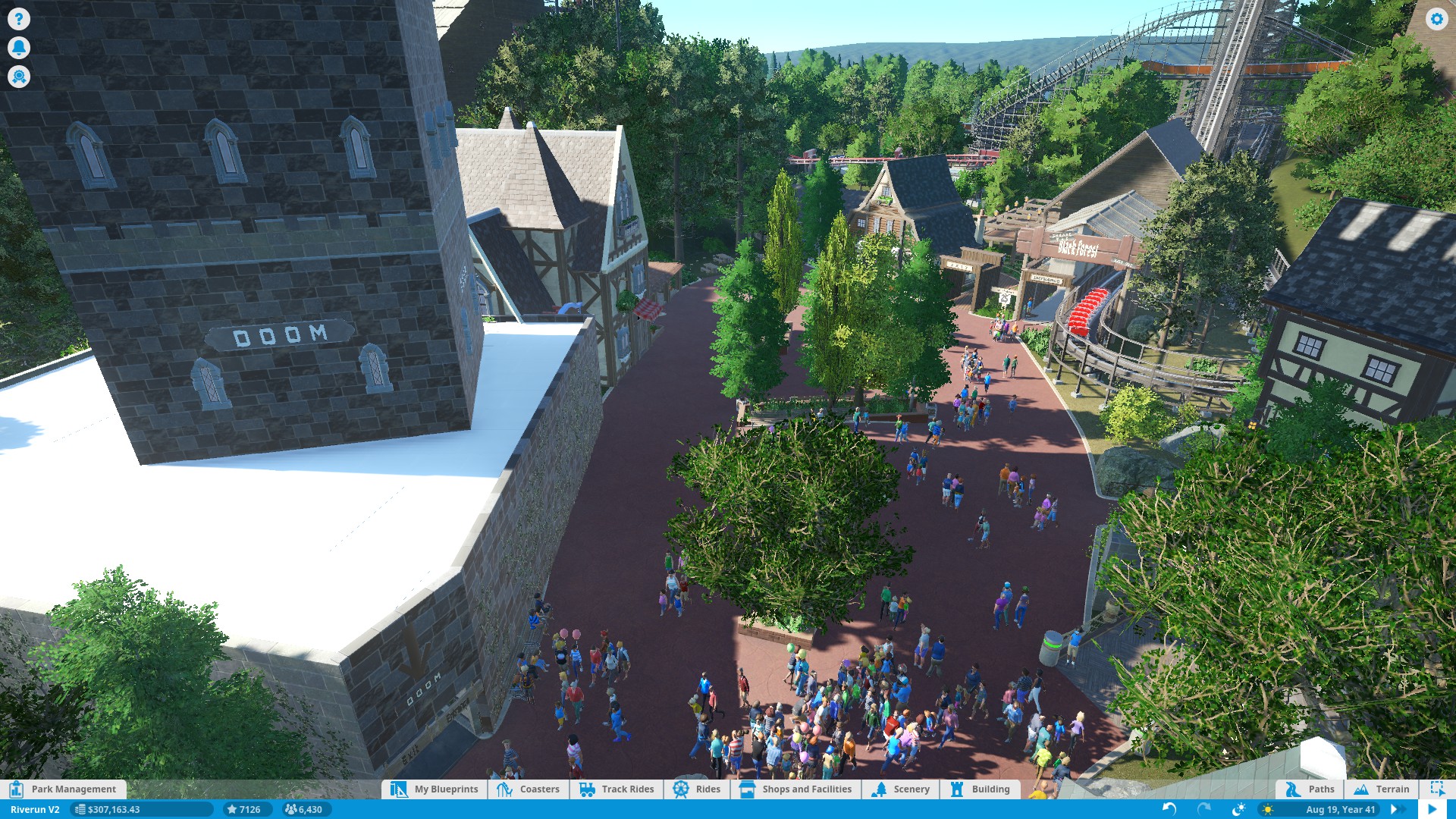
Task: Click the play button in the bottom bar
Action: (1432, 809)
